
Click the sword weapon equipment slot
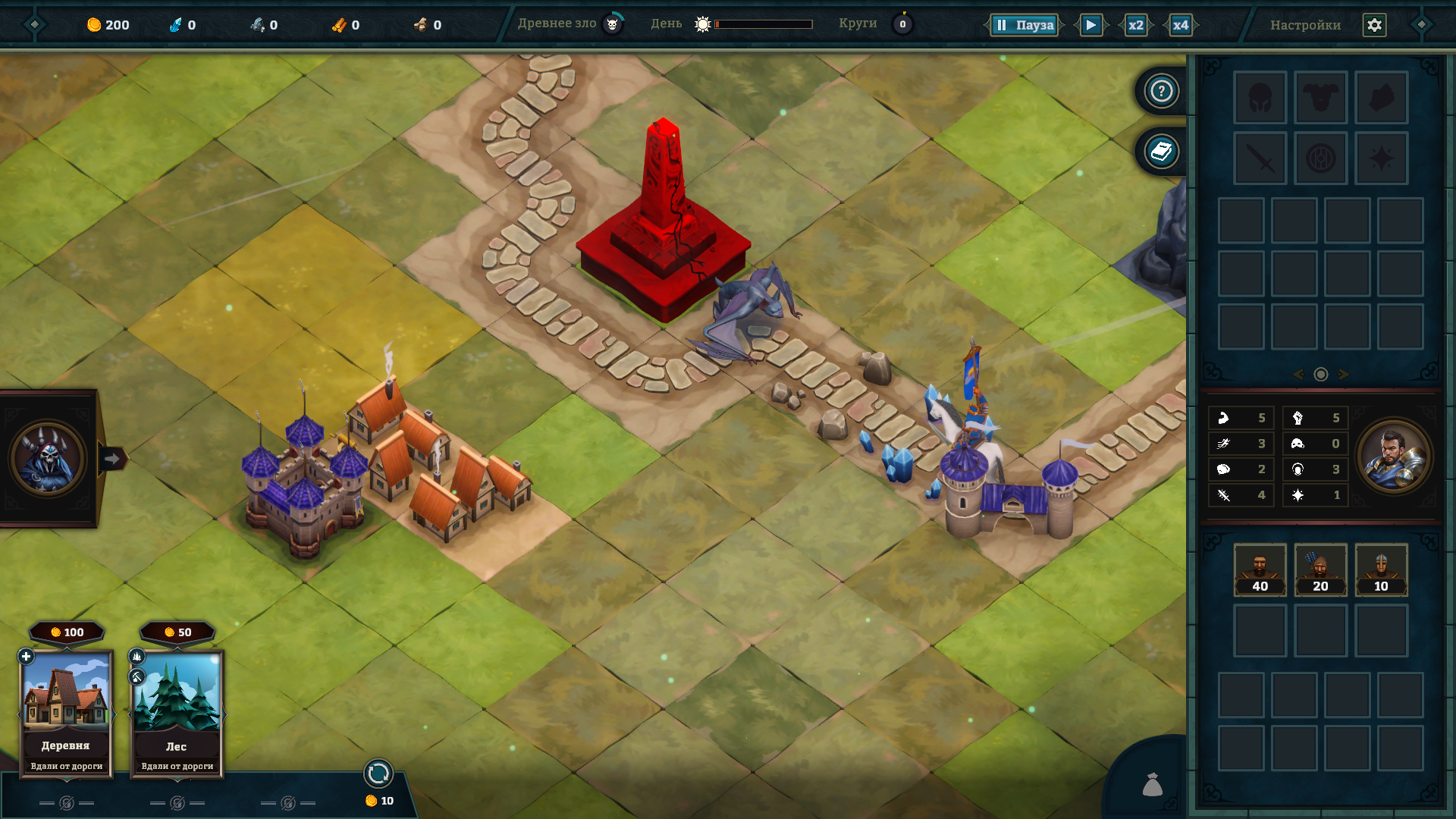1260,158
